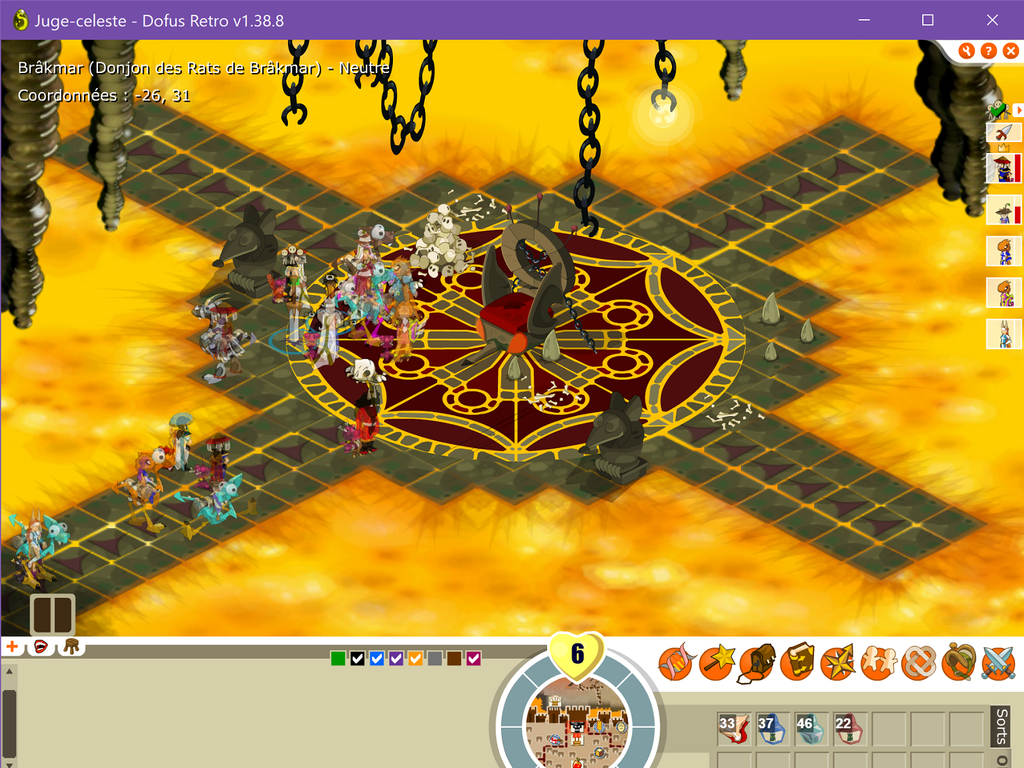Click the circular minimap
Image resolution: width=1024 pixels, height=768 pixels.
point(577,720)
